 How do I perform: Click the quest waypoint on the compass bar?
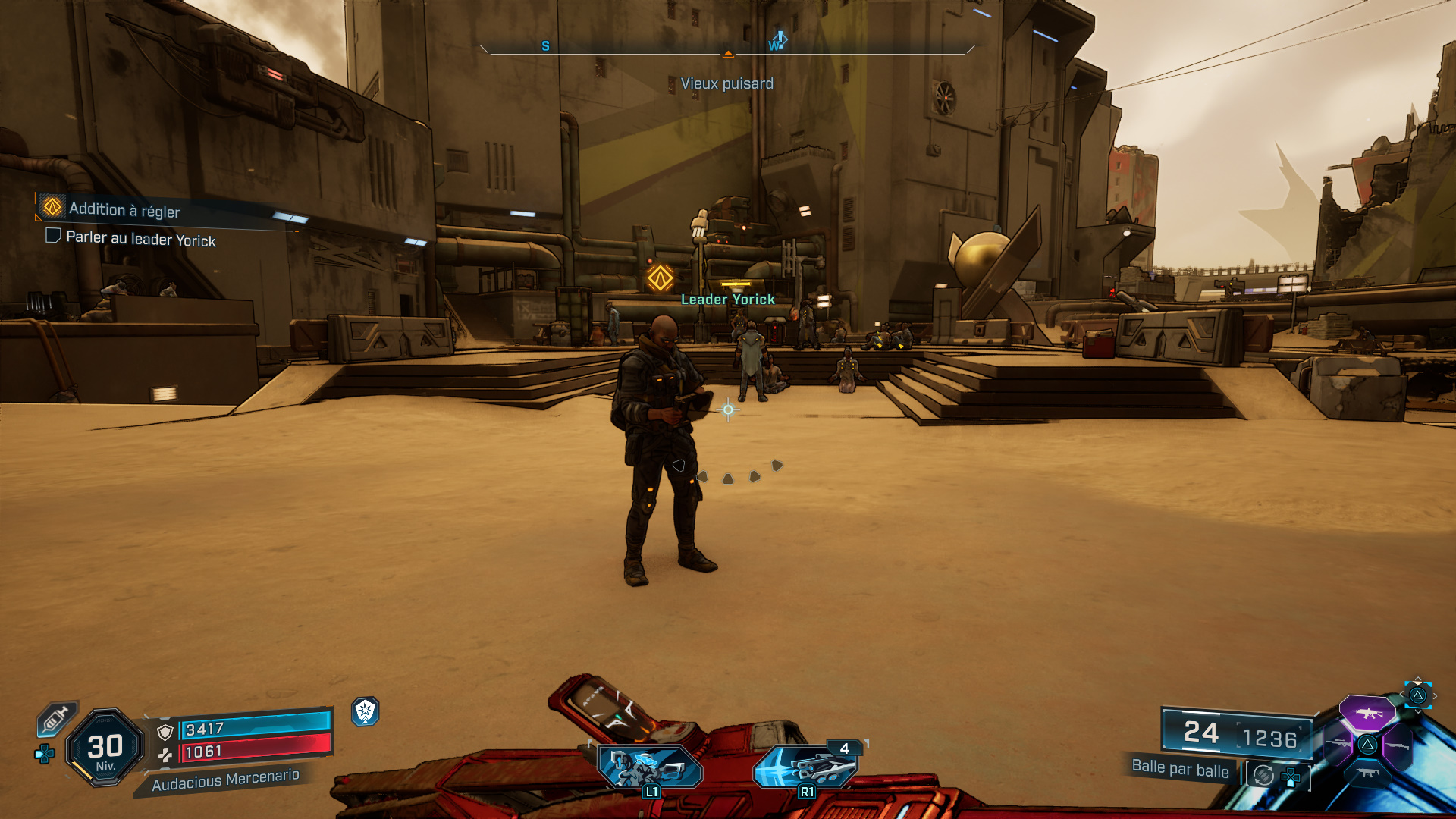(778, 41)
